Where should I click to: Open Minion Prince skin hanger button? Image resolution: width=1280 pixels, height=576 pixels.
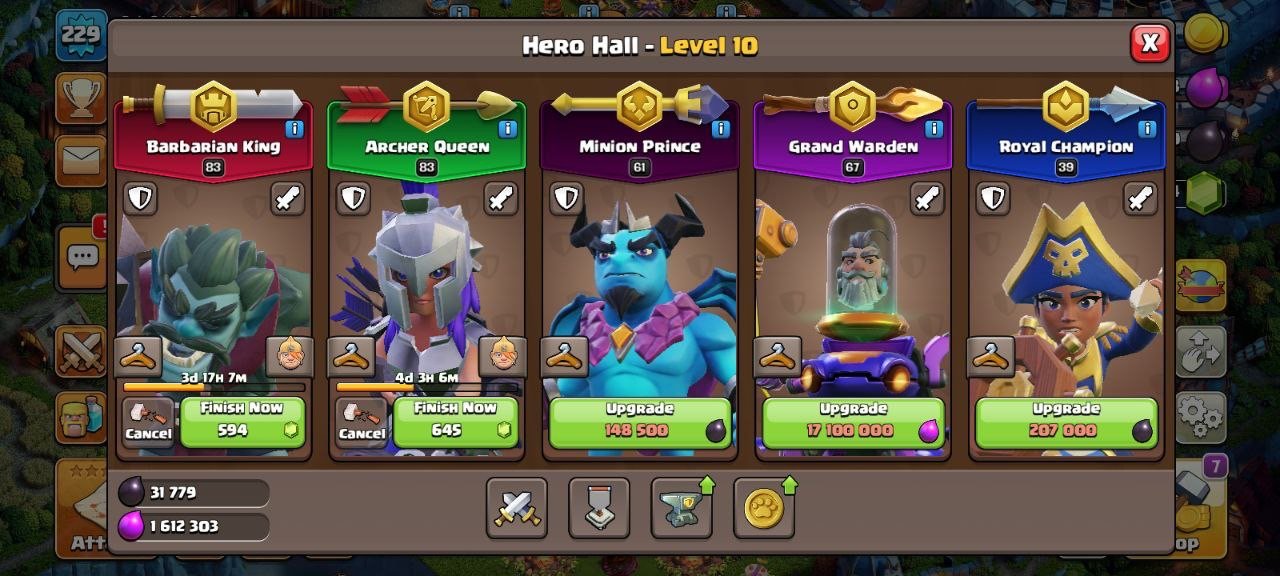point(565,356)
